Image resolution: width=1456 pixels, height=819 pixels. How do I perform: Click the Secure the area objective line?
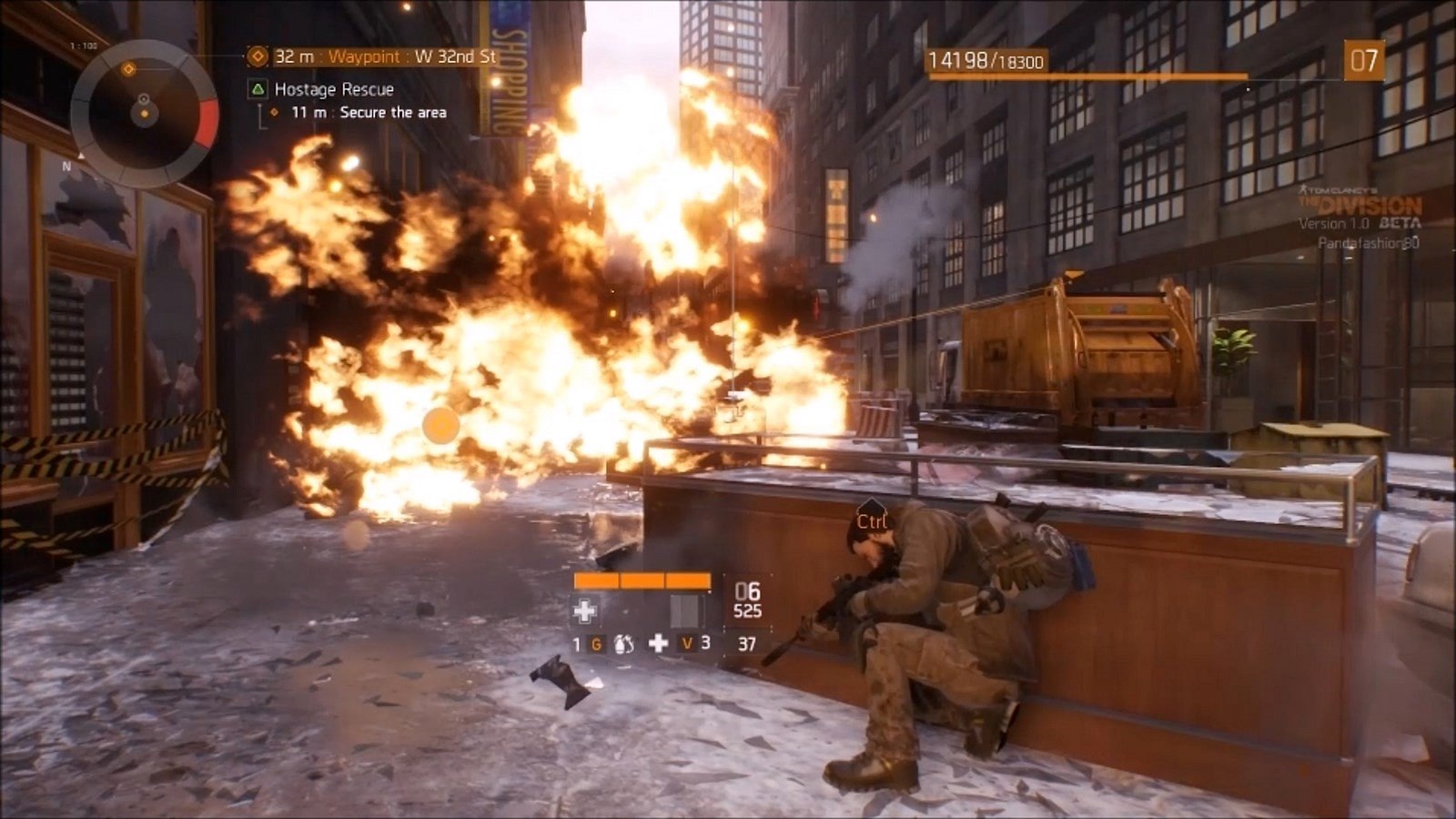(369, 113)
